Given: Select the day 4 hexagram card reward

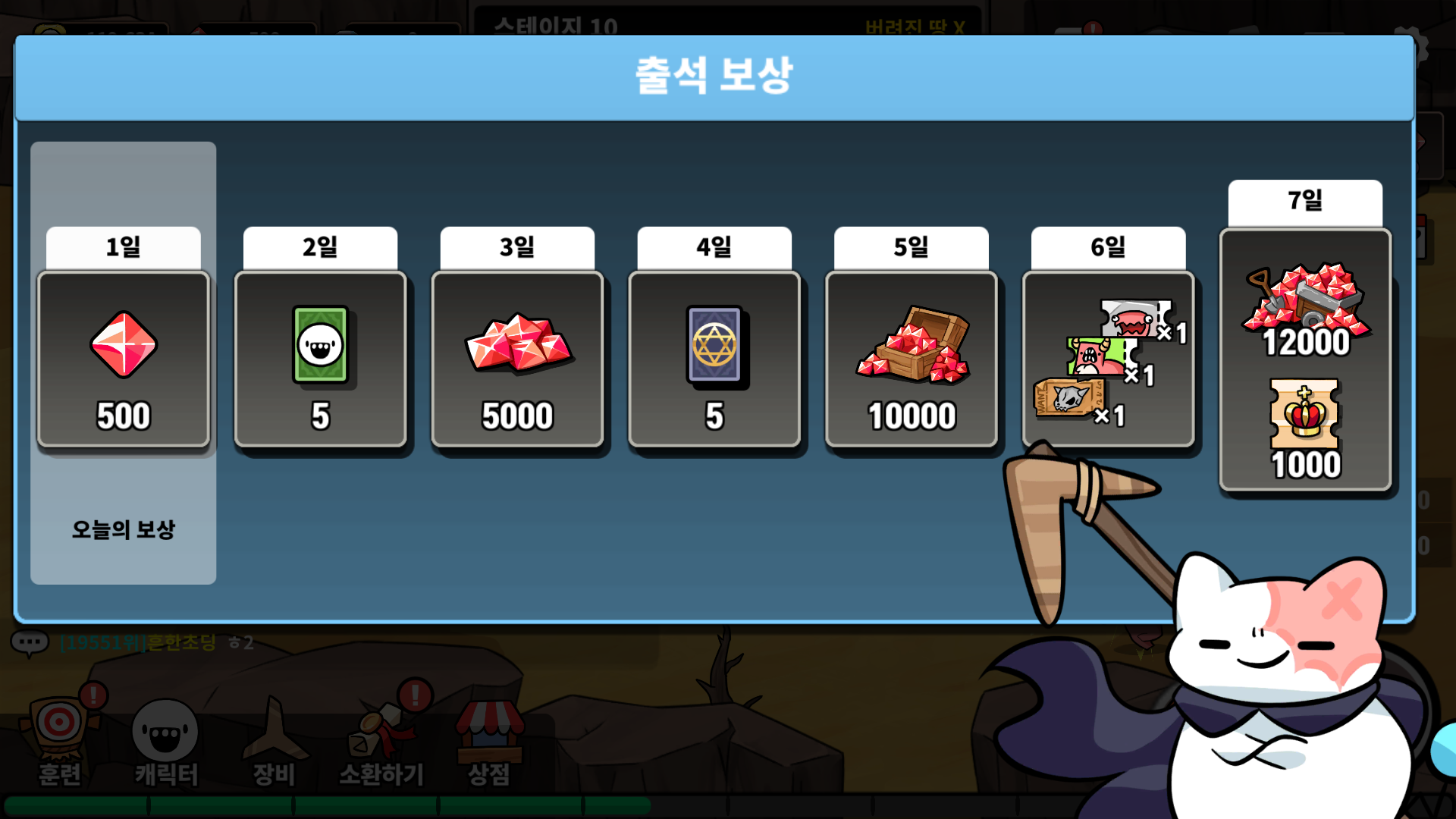Looking at the screenshot, I should (x=714, y=359).
